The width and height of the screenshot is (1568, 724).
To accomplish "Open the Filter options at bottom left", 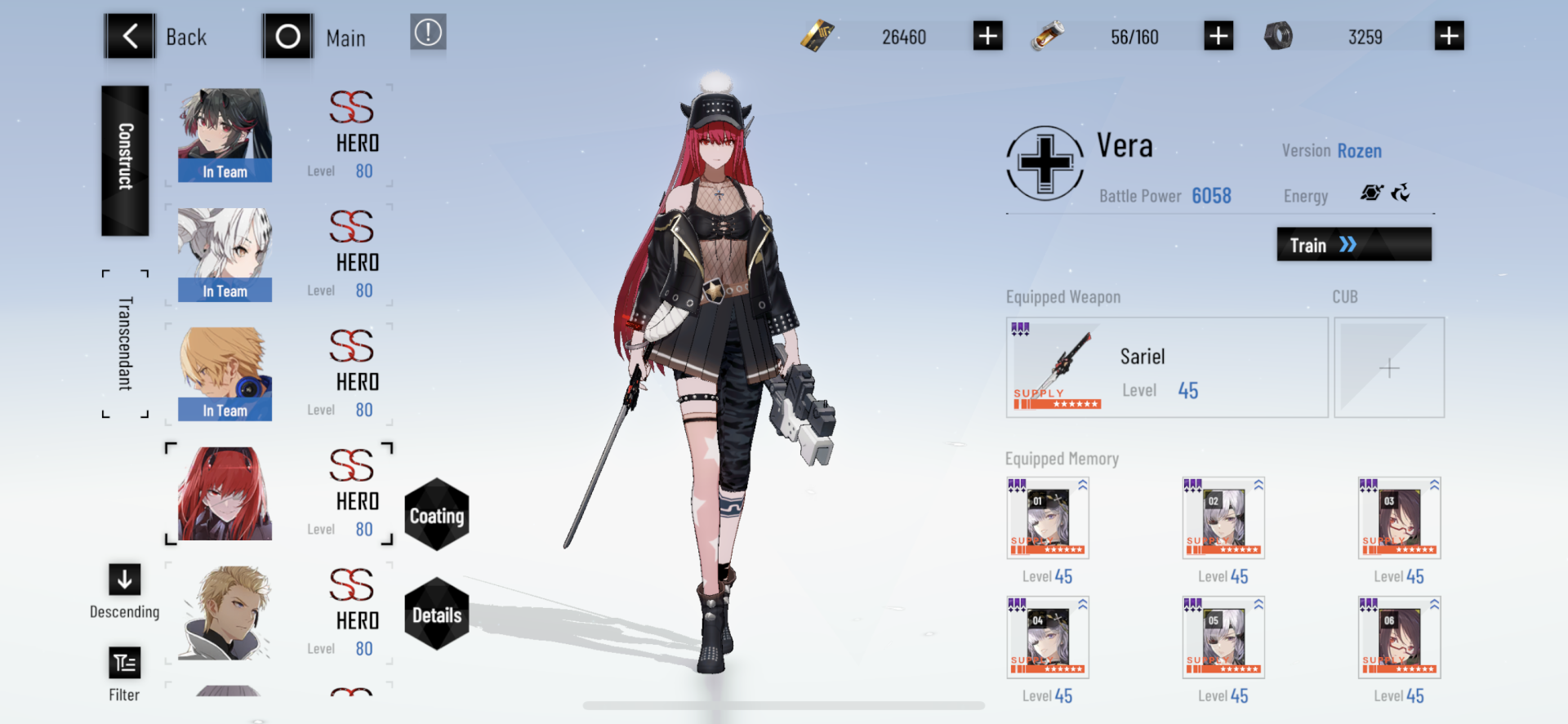I will (x=124, y=663).
